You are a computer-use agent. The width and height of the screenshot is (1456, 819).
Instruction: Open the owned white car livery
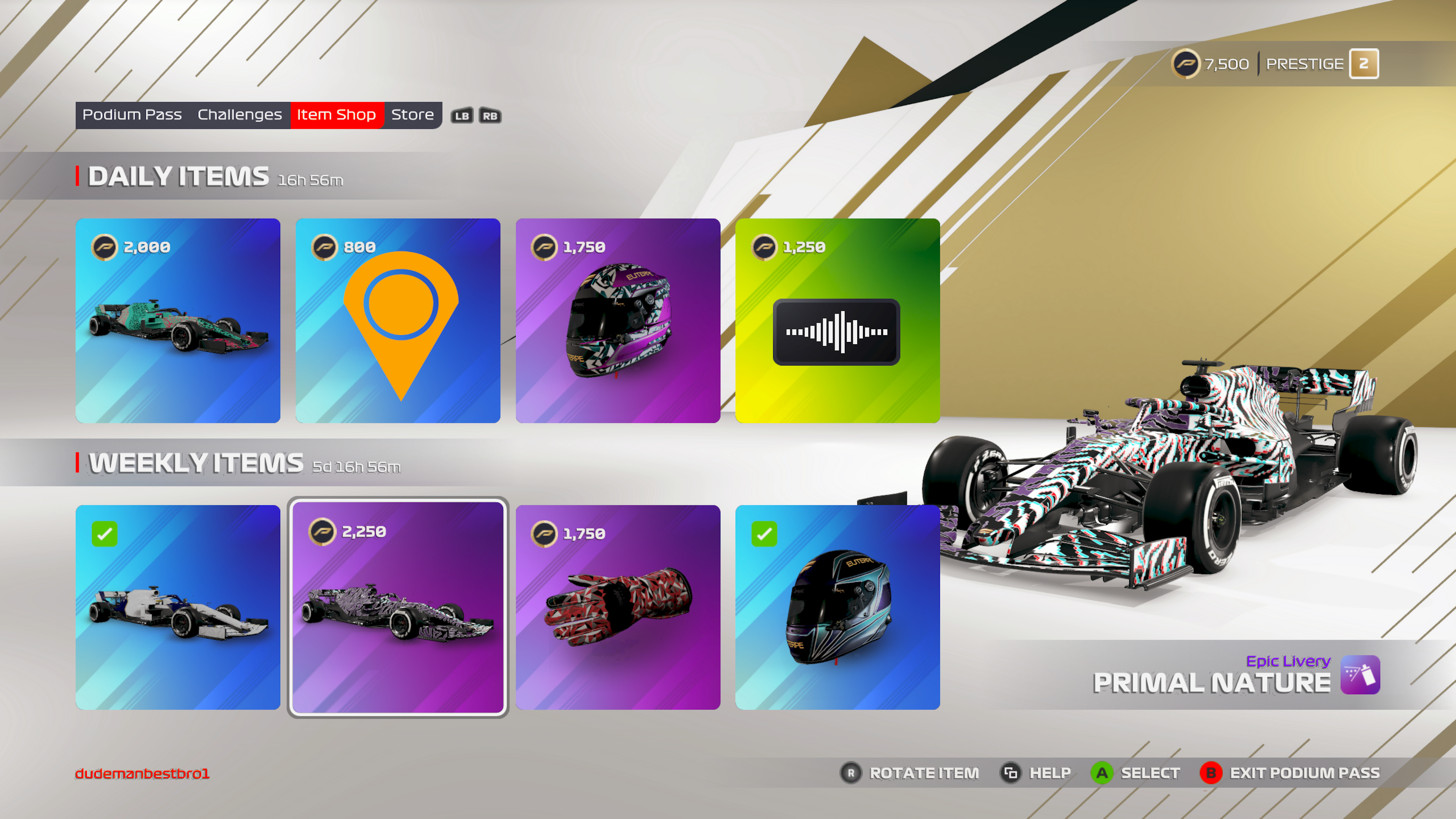pyautogui.click(x=178, y=607)
